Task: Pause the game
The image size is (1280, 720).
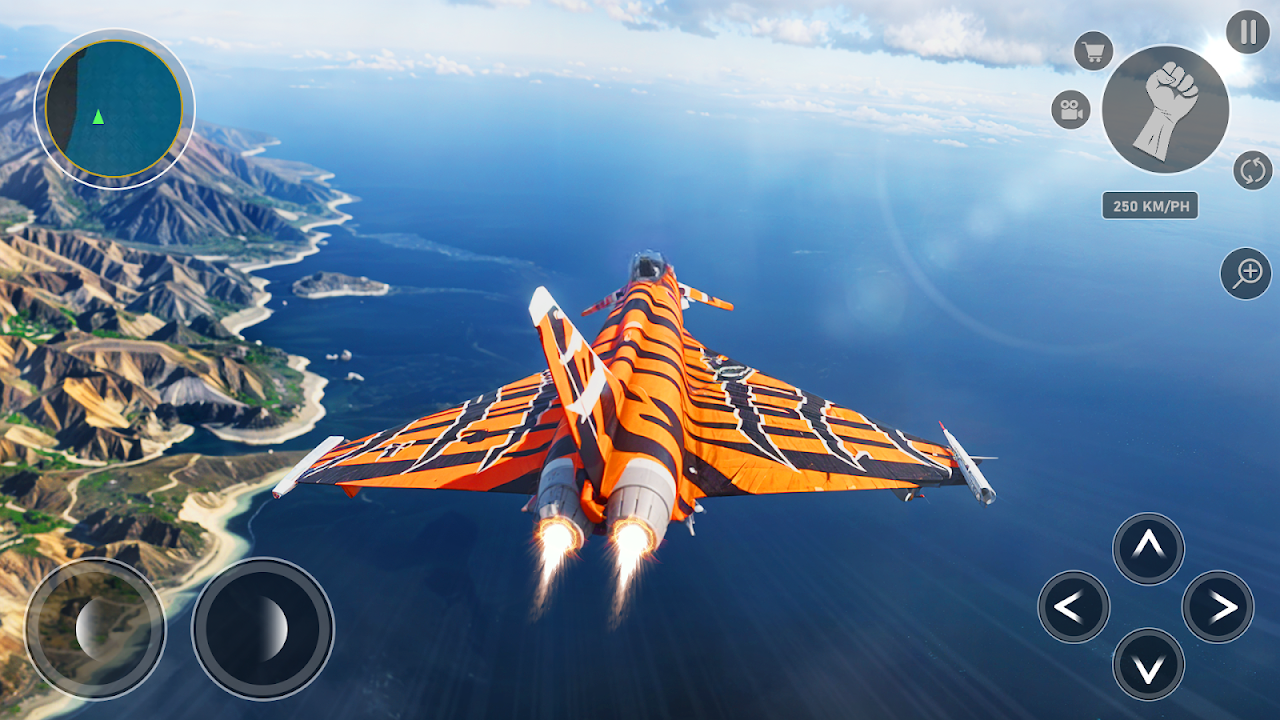Action: (1247, 32)
